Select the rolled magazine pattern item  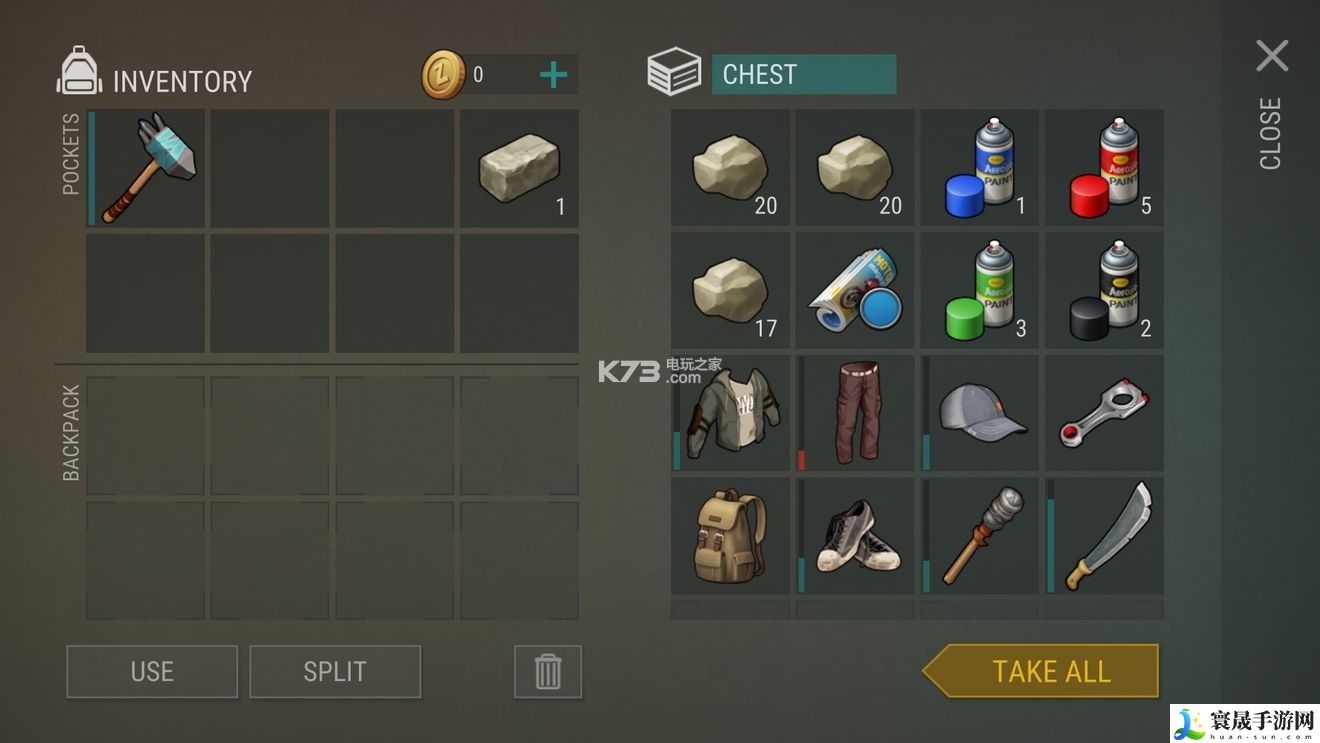pyautogui.click(x=856, y=291)
